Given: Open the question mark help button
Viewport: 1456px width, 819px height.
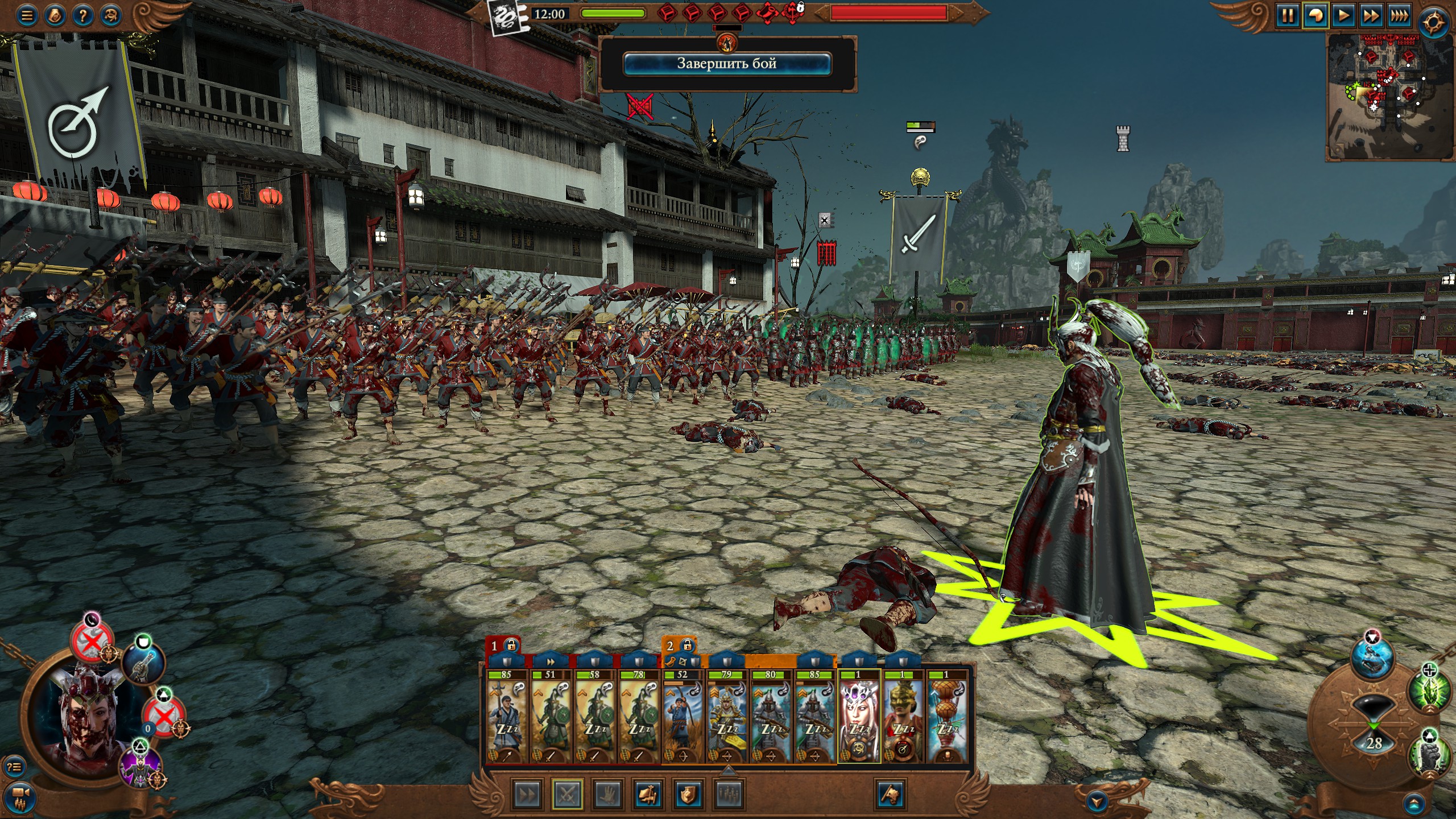Looking at the screenshot, I should (x=82, y=15).
